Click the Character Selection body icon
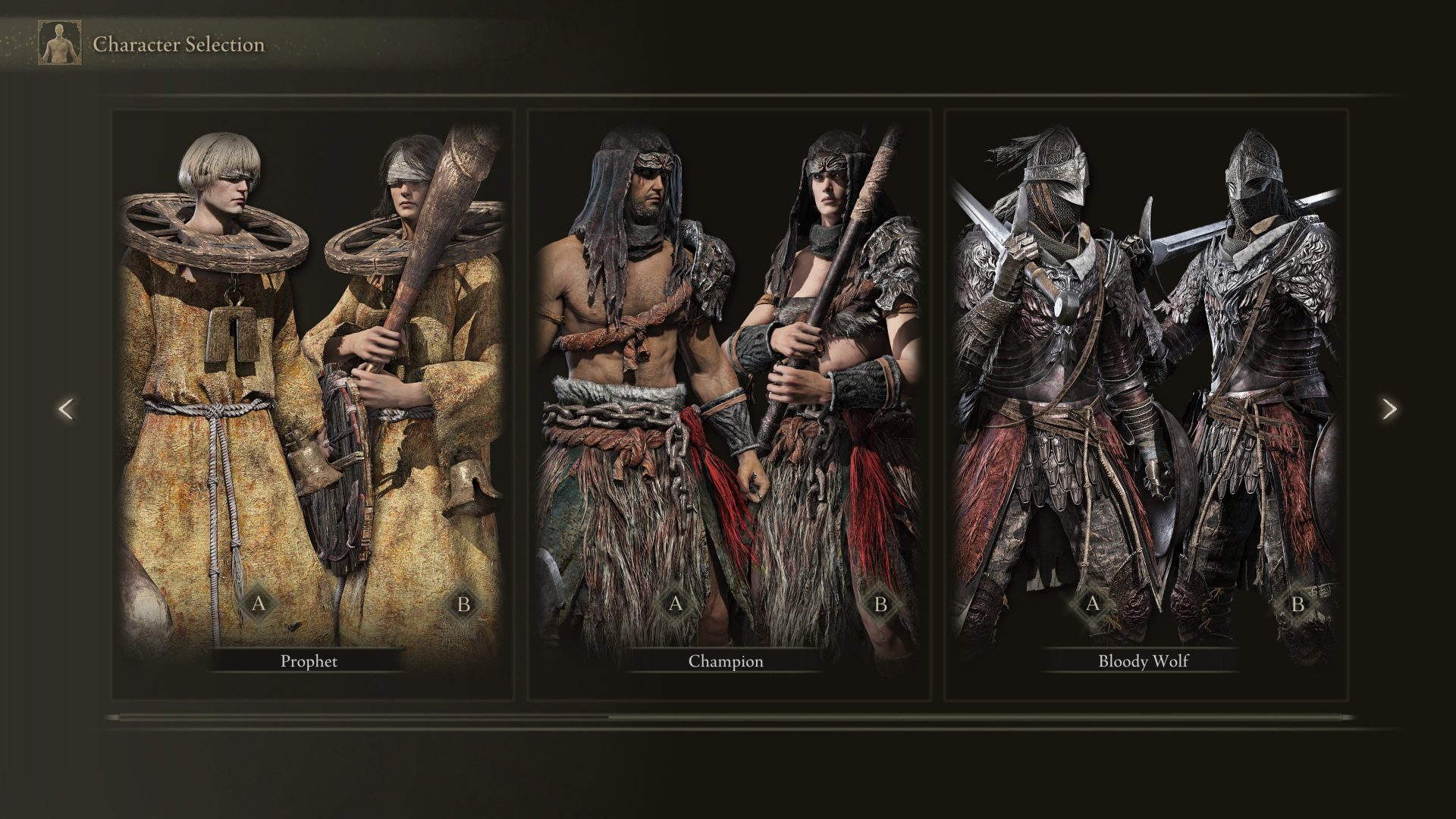This screenshot has height=819, width=1456. coord(59,42)
